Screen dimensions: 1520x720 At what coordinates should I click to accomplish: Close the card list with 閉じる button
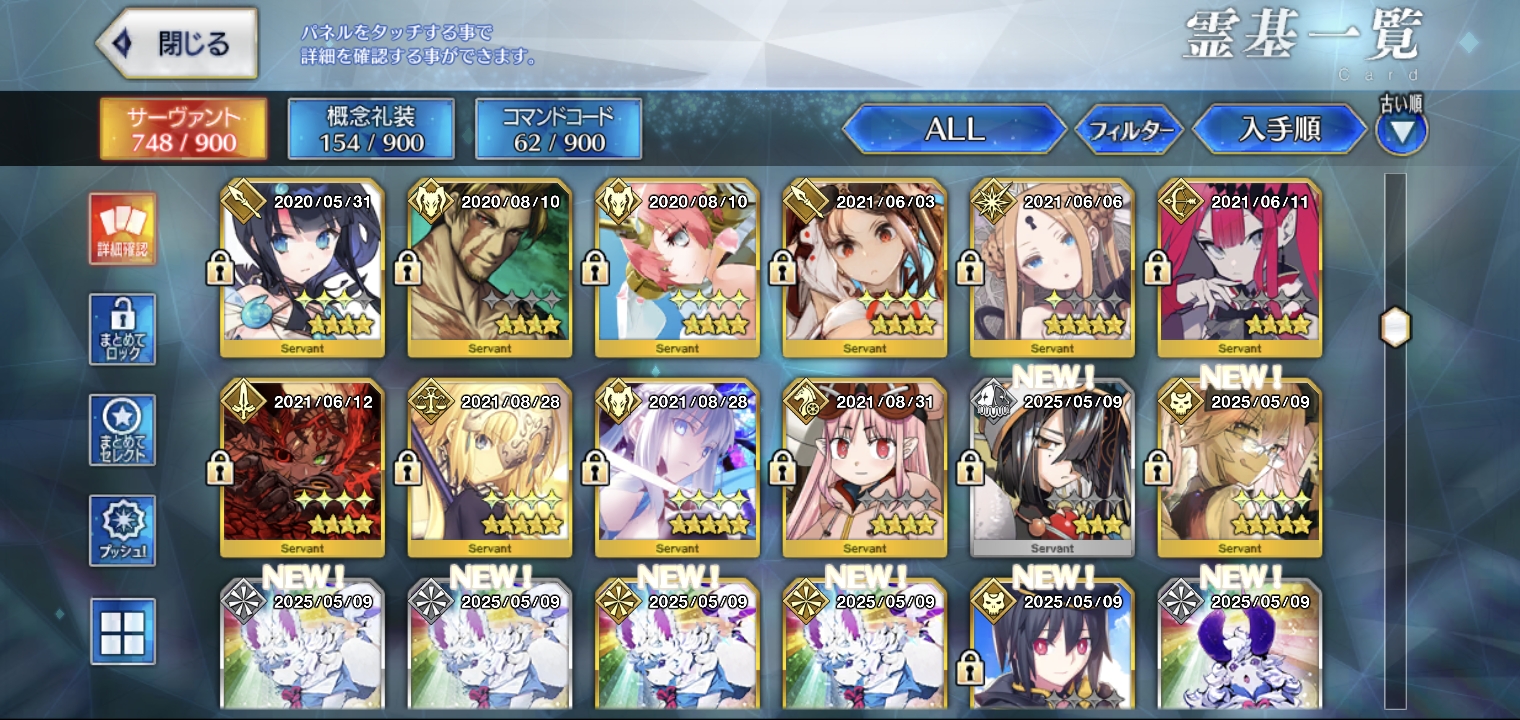[x=177, y=44]
